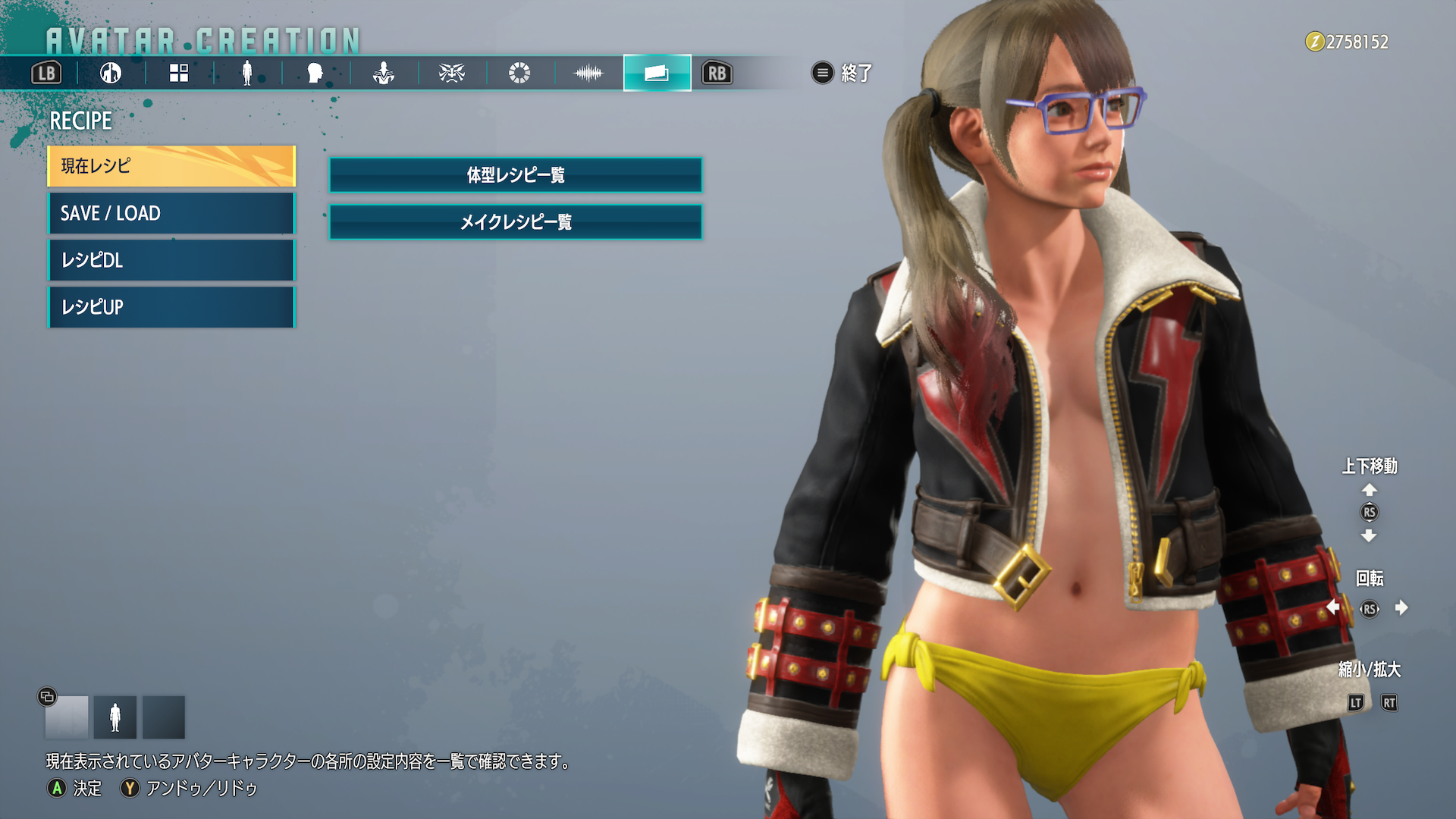Viewport: 1456px width, 819px height.
Task: Choose the レシピUP option
Action: coord(171,307)
